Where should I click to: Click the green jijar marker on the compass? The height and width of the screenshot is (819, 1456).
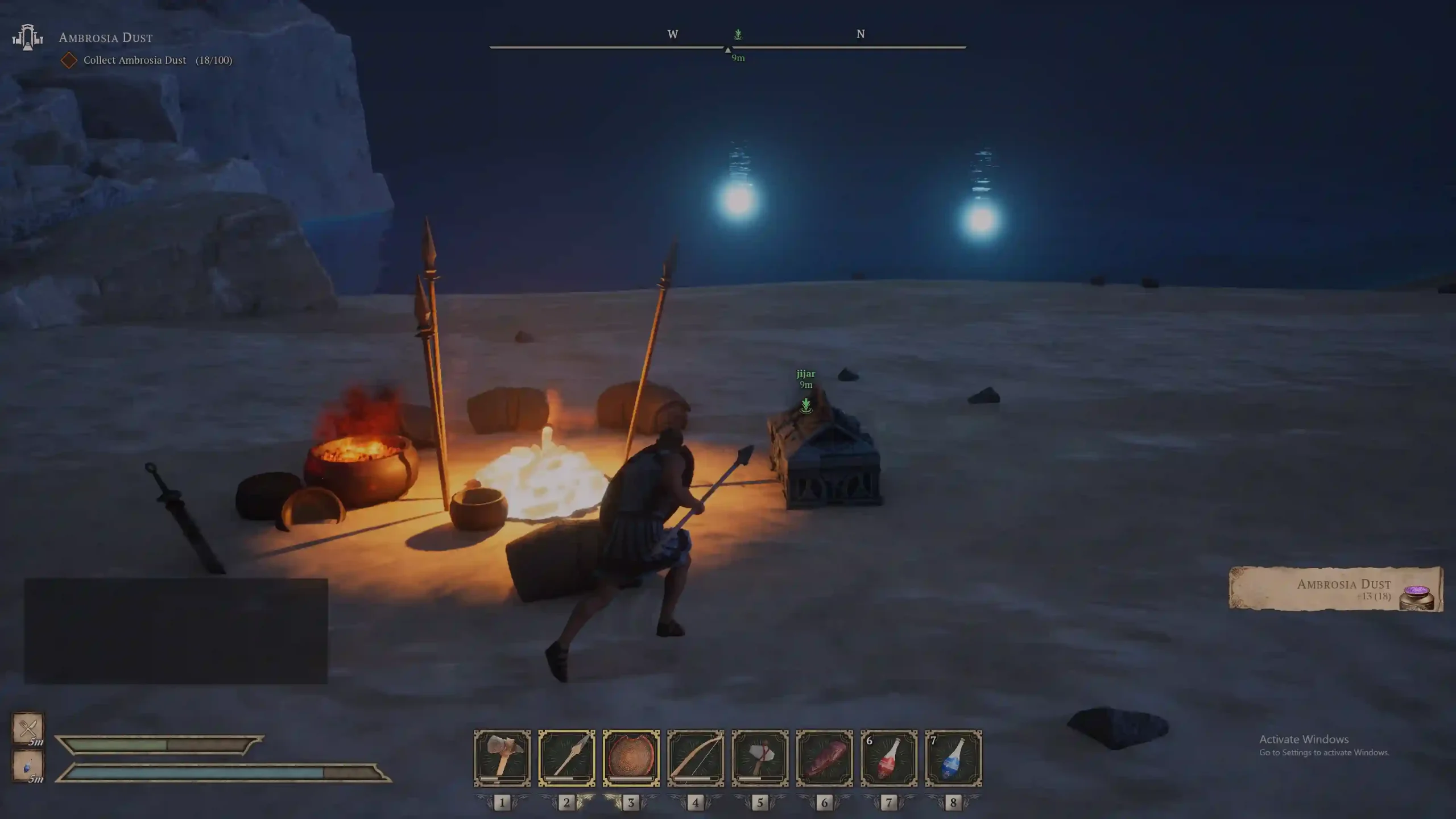pos(738,35)
